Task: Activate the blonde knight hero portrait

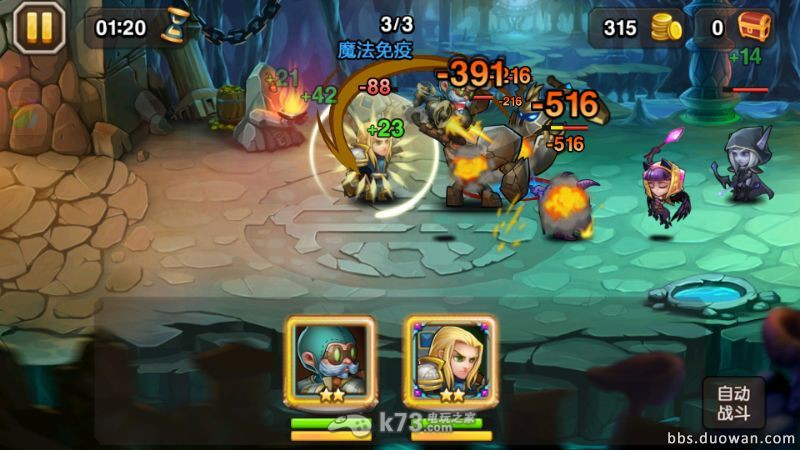Action: pyautogui.click(x=450, y=361)
